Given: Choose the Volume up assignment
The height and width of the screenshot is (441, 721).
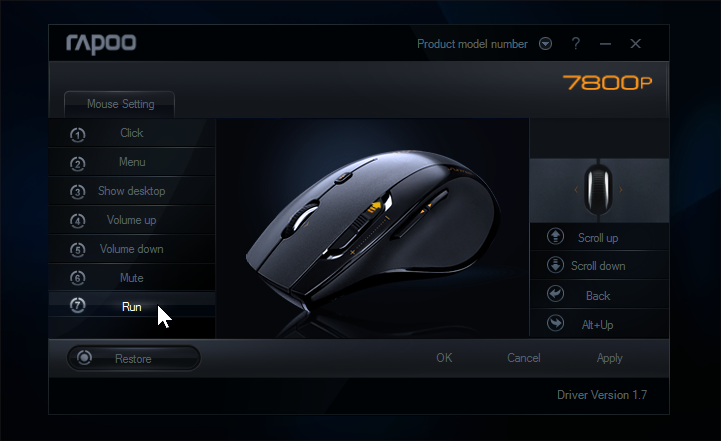Looking at the screenshot, I should click(131, 220).
